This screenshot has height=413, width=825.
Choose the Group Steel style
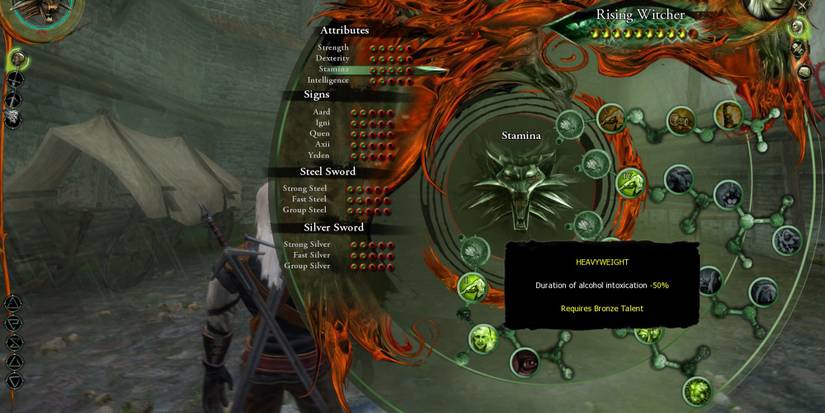307,210
